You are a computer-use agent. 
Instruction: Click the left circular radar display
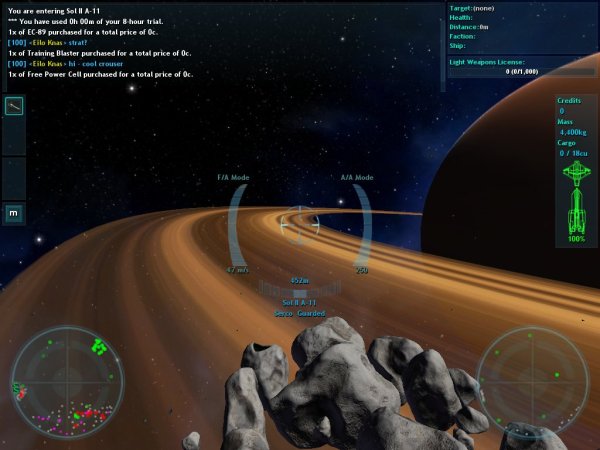pos(67,382)
